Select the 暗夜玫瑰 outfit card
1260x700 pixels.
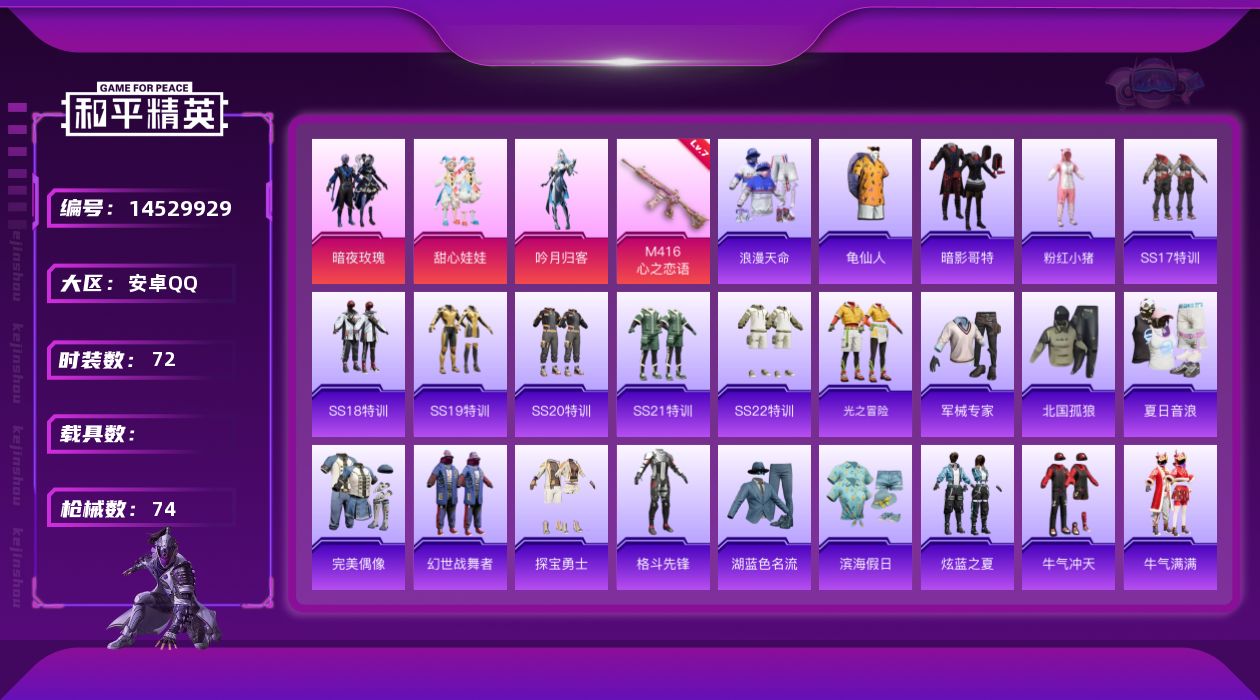coord(358,210)
